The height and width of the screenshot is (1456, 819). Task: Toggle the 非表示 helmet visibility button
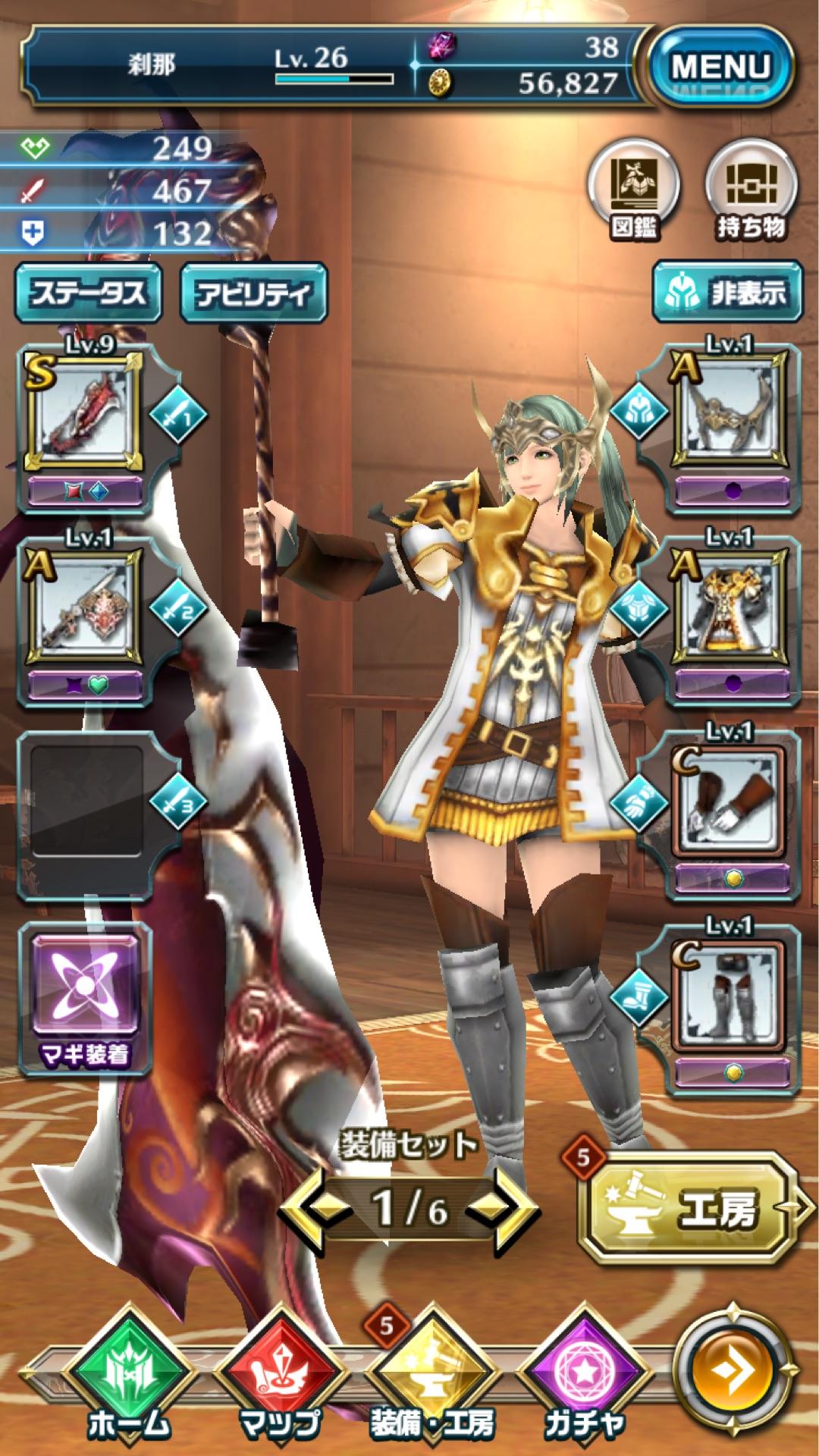coord(726,293)
